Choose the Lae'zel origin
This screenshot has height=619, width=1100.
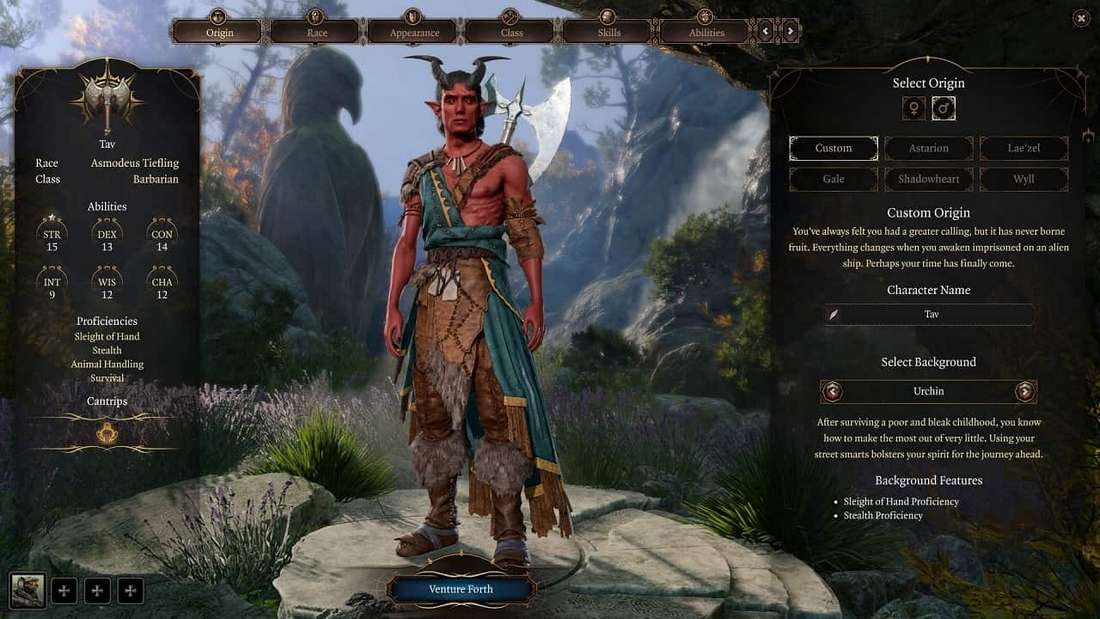(1024, 149)
